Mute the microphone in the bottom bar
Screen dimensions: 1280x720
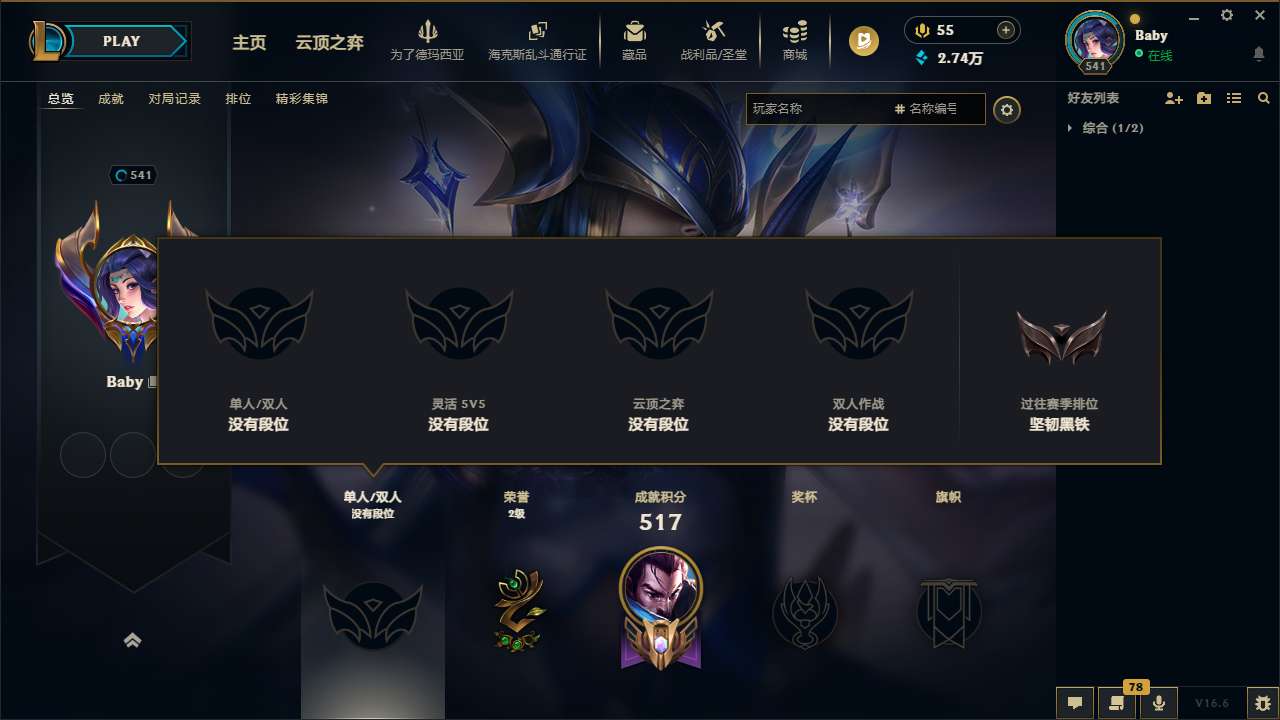(x=1159, y=703)
